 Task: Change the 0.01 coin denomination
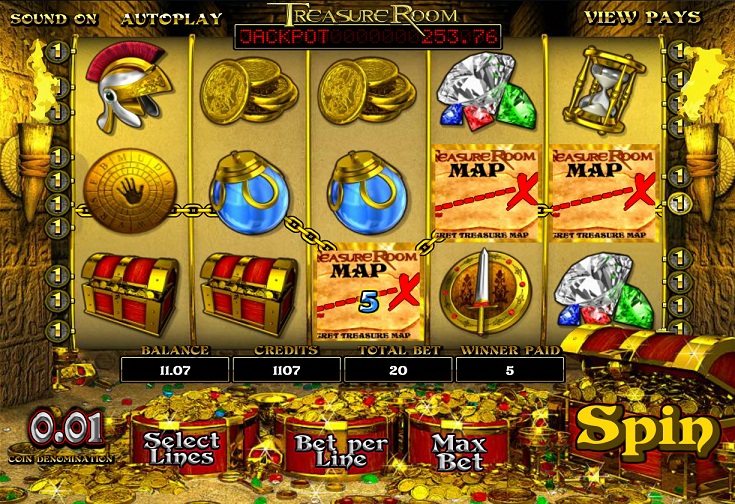(x=66, y=429)
